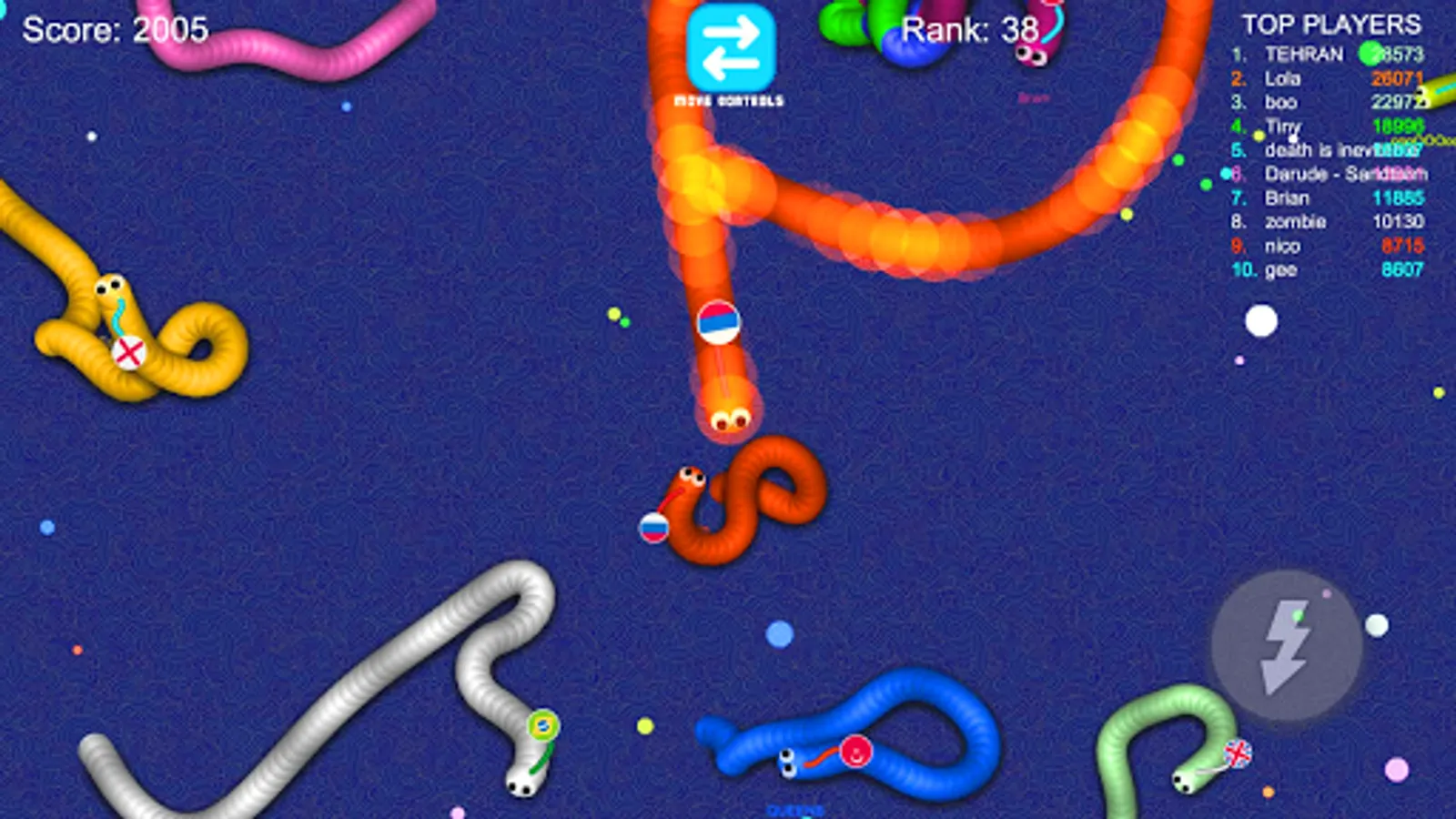Viewport: 1456px width, 819px height.
Task: Click the Score: 2005 display
Action: [114, 31]
